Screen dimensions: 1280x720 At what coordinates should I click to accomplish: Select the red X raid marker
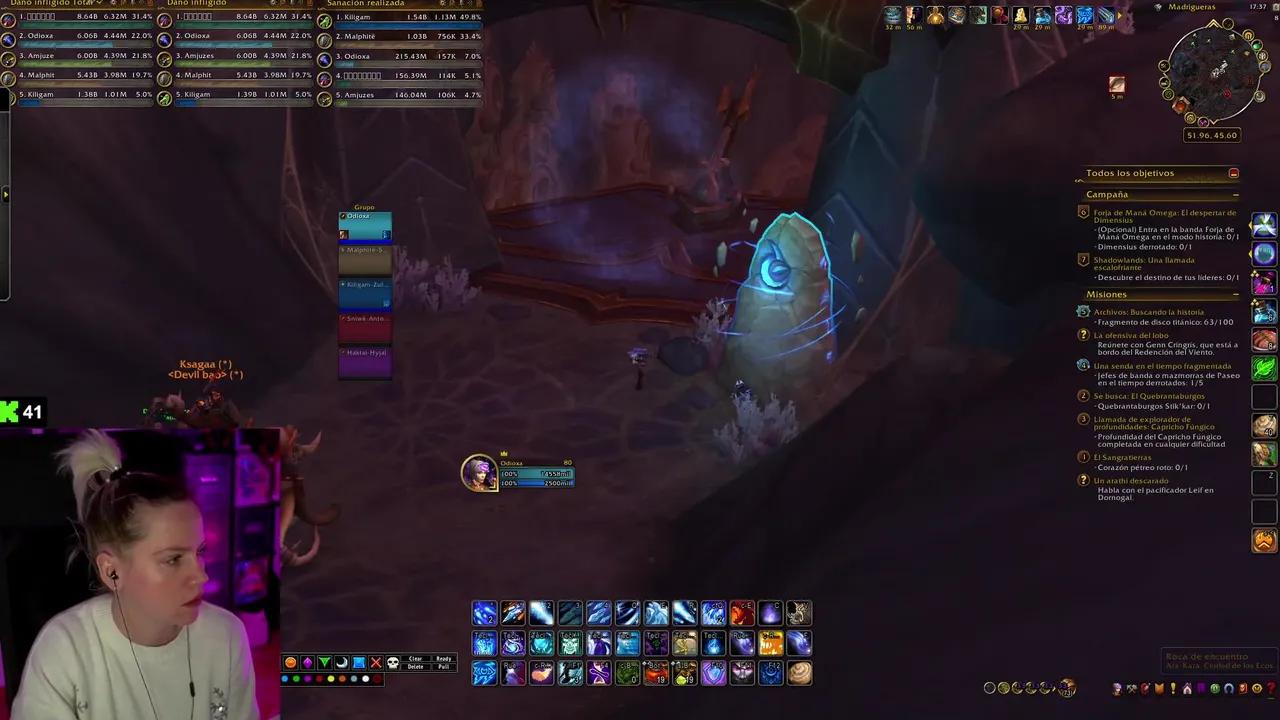pos(376,662)
